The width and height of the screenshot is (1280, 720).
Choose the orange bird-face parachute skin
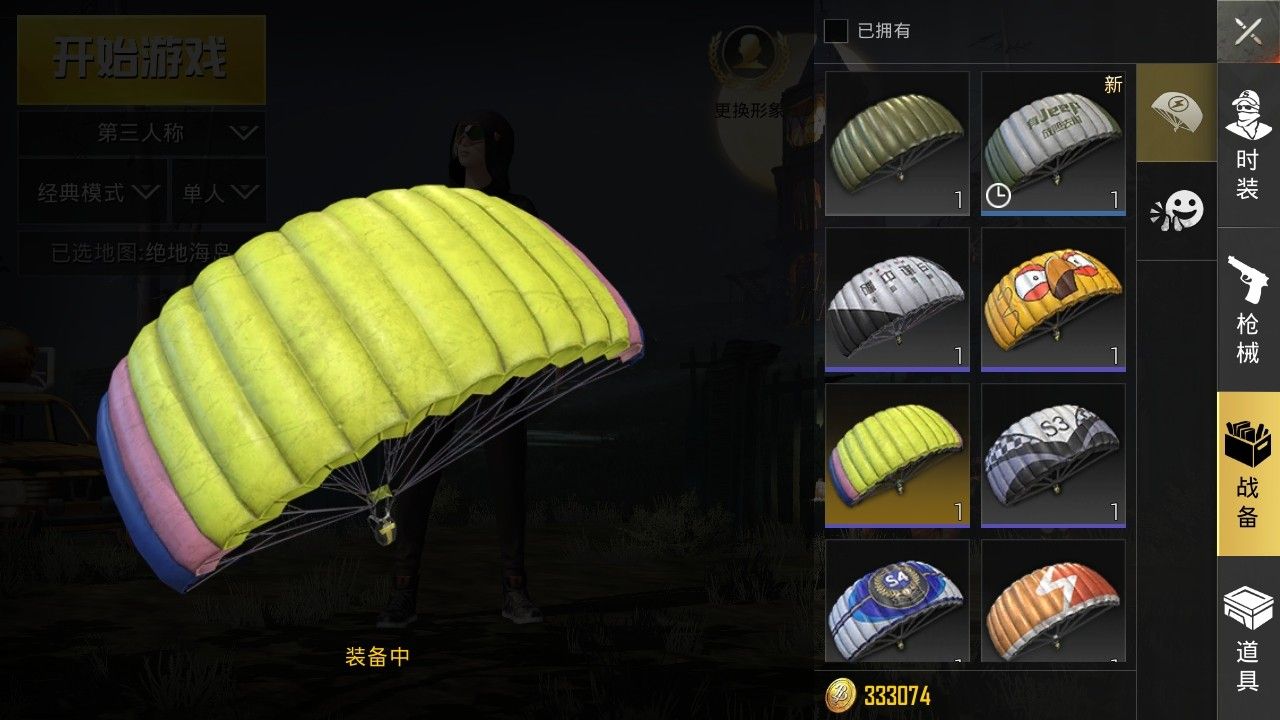click(1053, 299)
